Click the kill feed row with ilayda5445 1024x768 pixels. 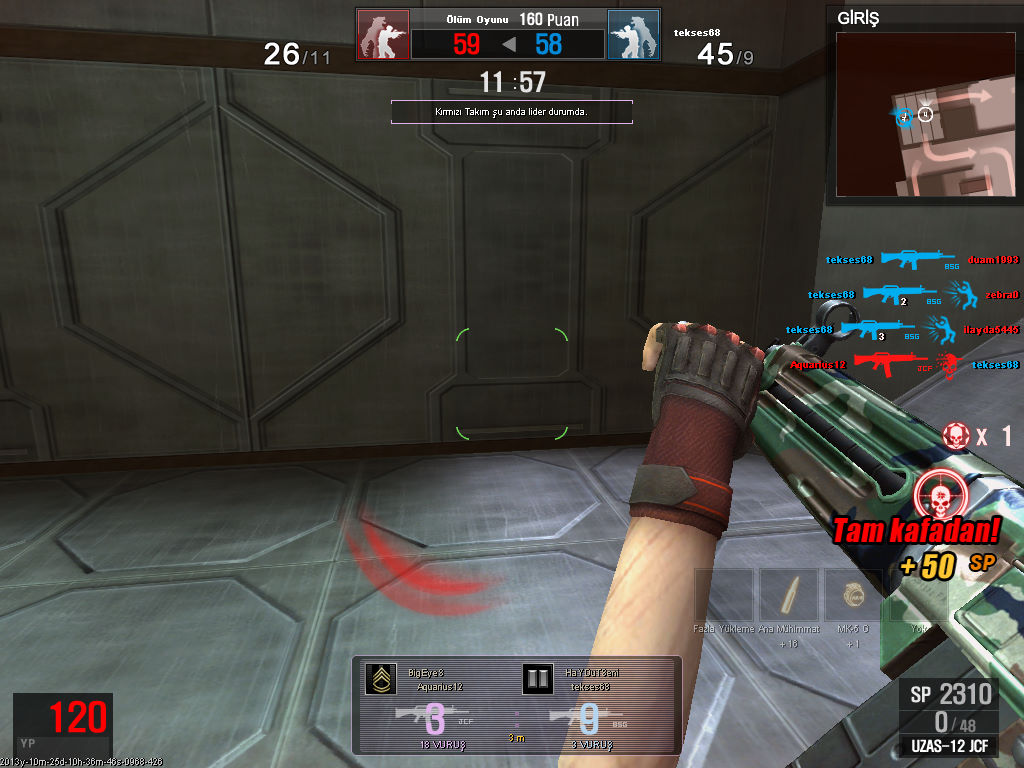[x=900, y=329]
